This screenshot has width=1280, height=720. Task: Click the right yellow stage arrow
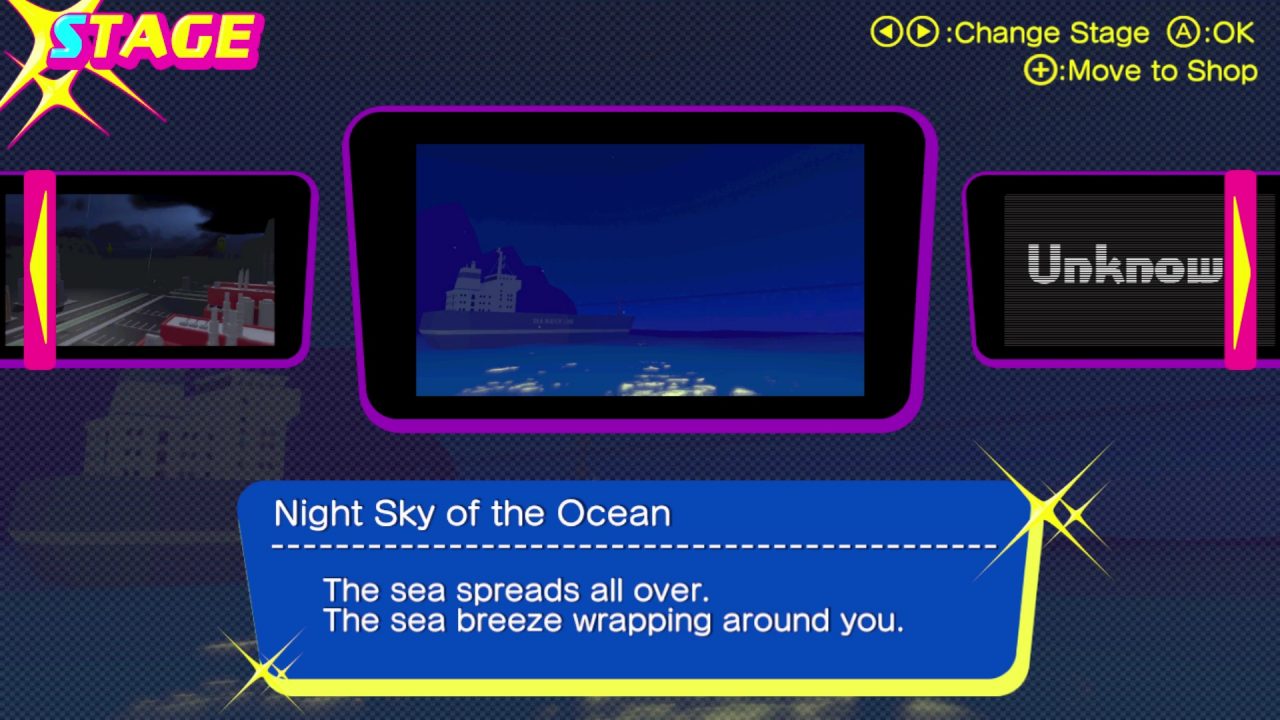pyautogui.click(x=1241, y=270)
